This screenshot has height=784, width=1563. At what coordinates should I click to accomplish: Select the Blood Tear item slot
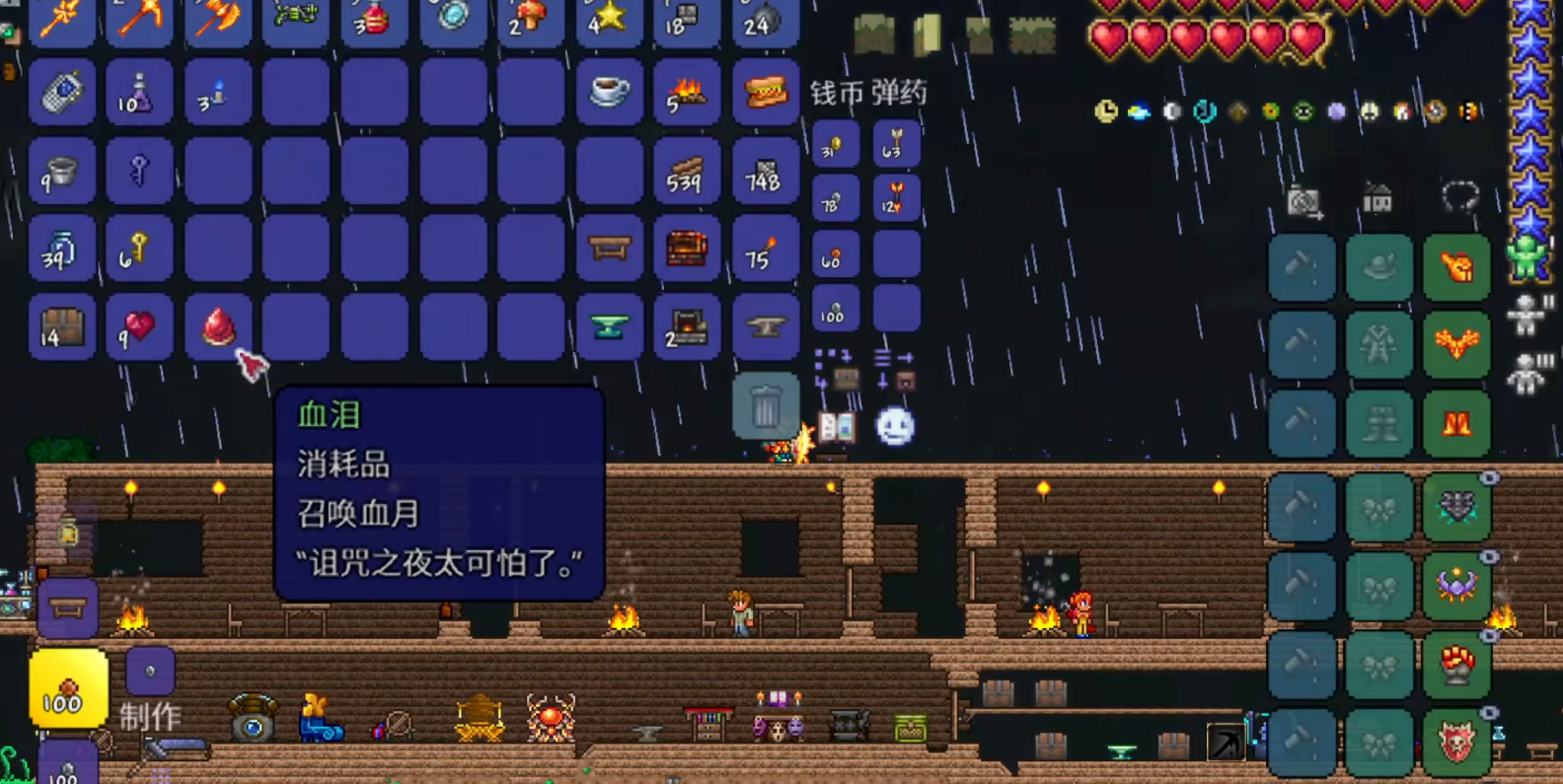(x=218, y=326)
